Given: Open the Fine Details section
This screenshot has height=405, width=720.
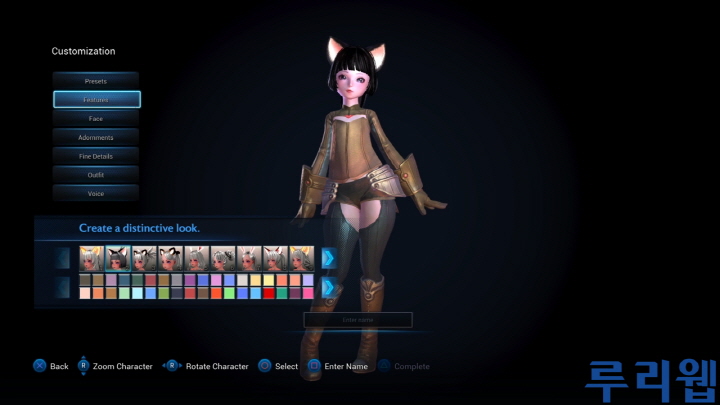Looking at the screenshot, I should point(96,156).
